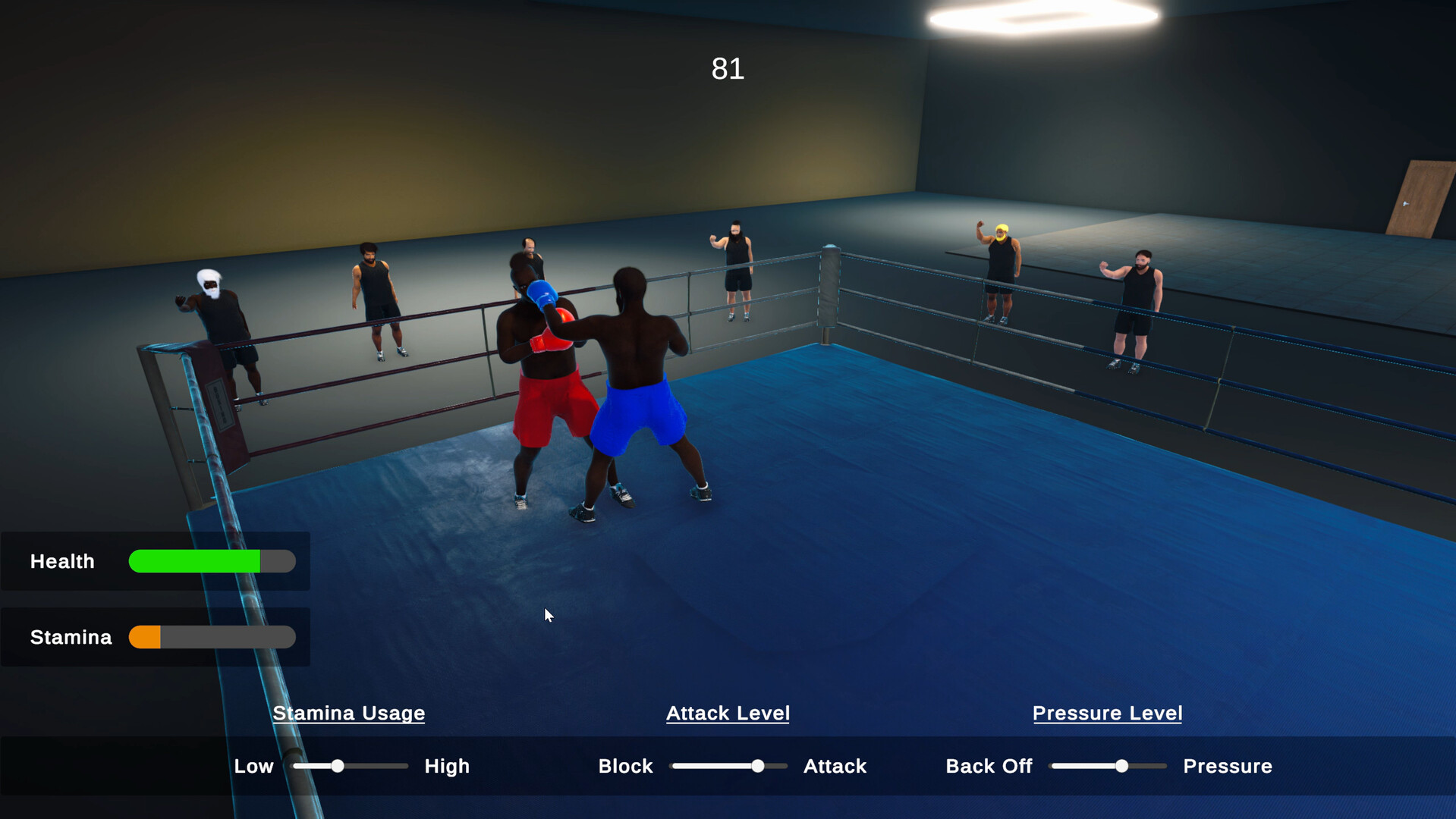Select the Health label
Viewport: 1456px width, 819px height.
click(61, 561)
